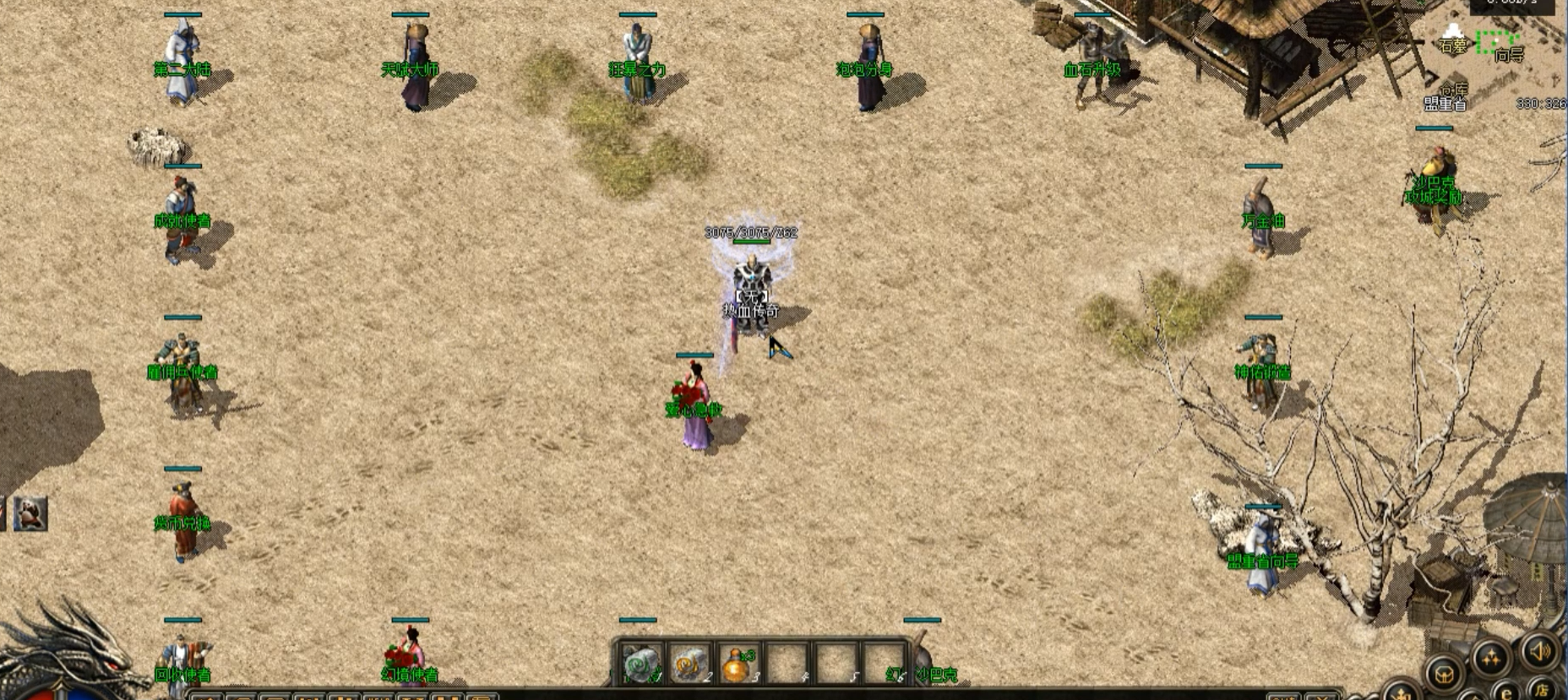The image size is (1568, 700).
Task: Toggle sound with the speaker button
Action: click(x=1539, y=650)
